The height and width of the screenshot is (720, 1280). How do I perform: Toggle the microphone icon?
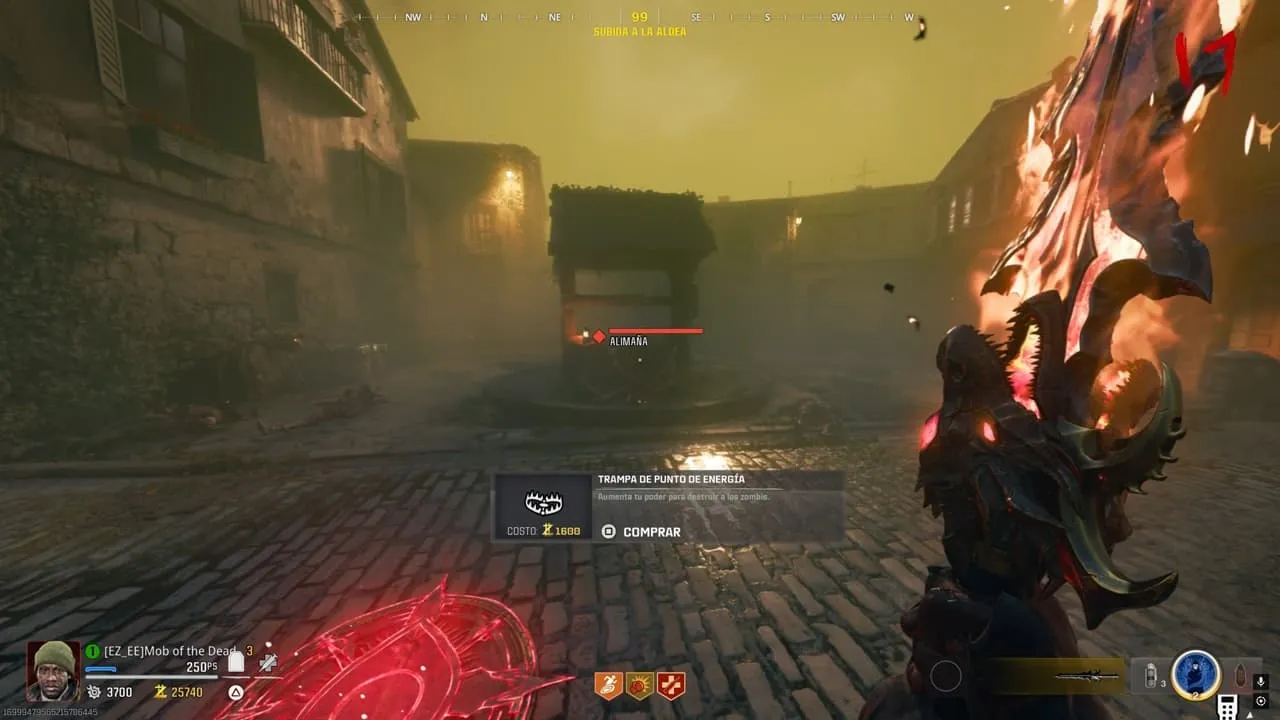point(1260,680)
